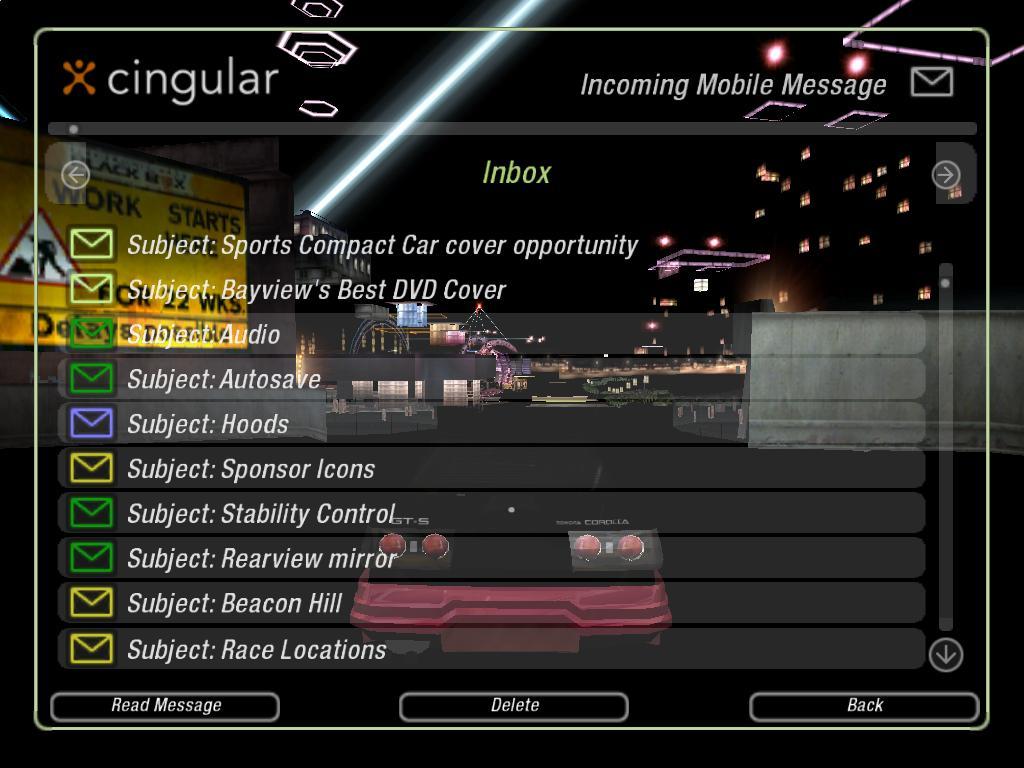
Task: Open the Sponsor Icons message
Action: pyautogui.click(x=251, y=469)
